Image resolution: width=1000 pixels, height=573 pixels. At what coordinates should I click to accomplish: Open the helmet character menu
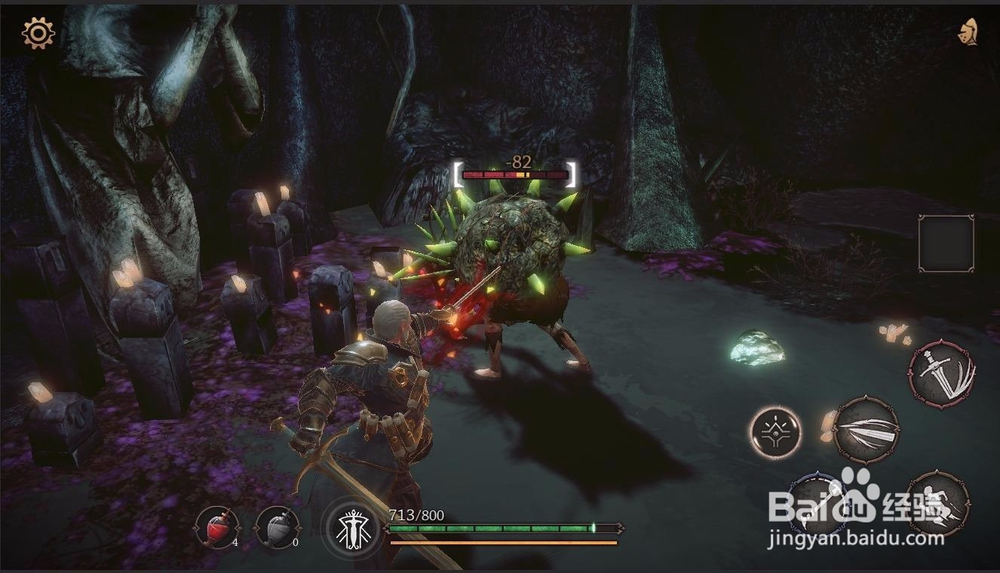pyautogui.click(x=968, y=32)
